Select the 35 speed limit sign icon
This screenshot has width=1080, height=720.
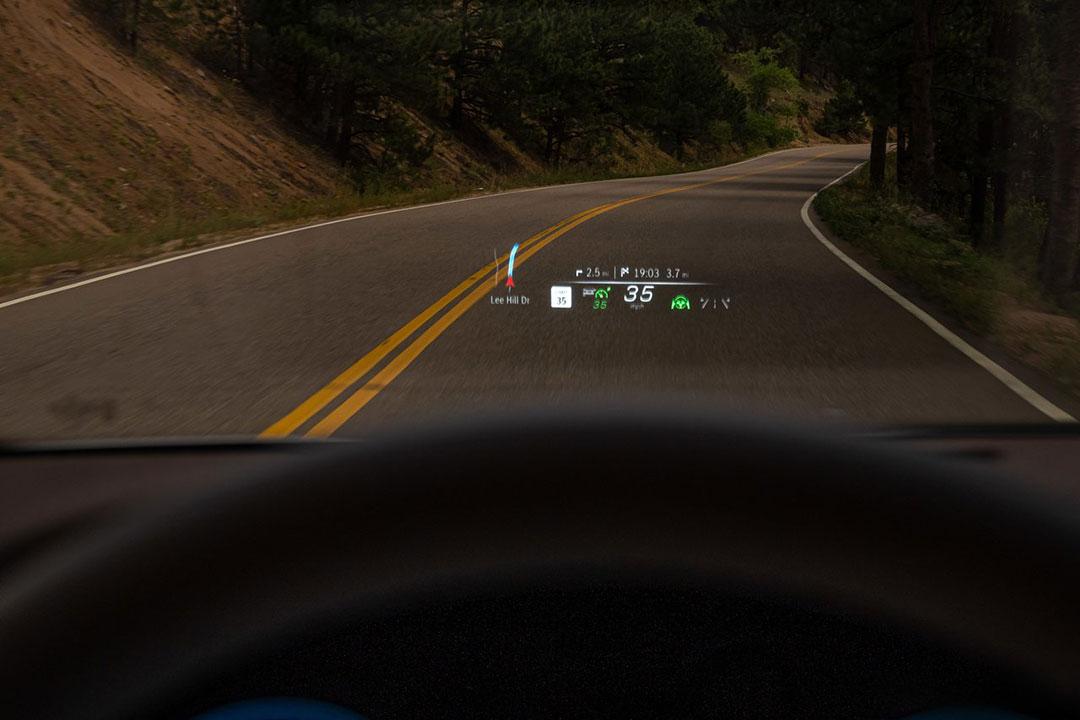[x=561, y=297]
